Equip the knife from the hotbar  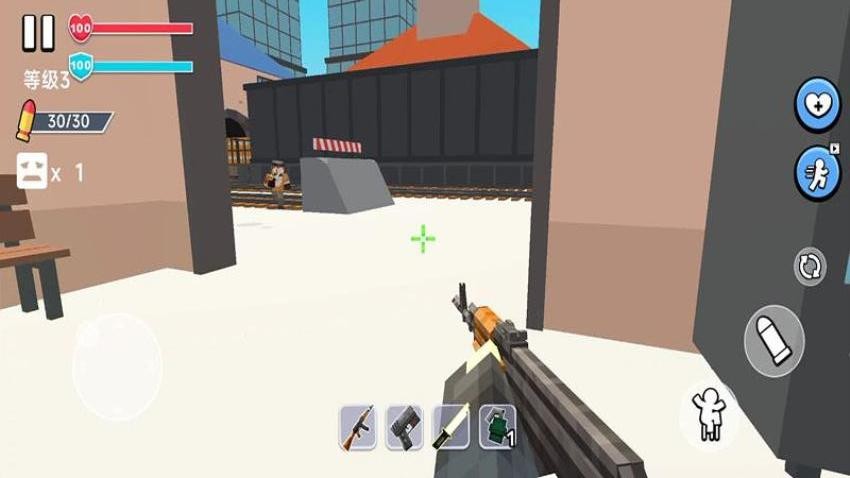pyautogui.click(x=450, y=427)
